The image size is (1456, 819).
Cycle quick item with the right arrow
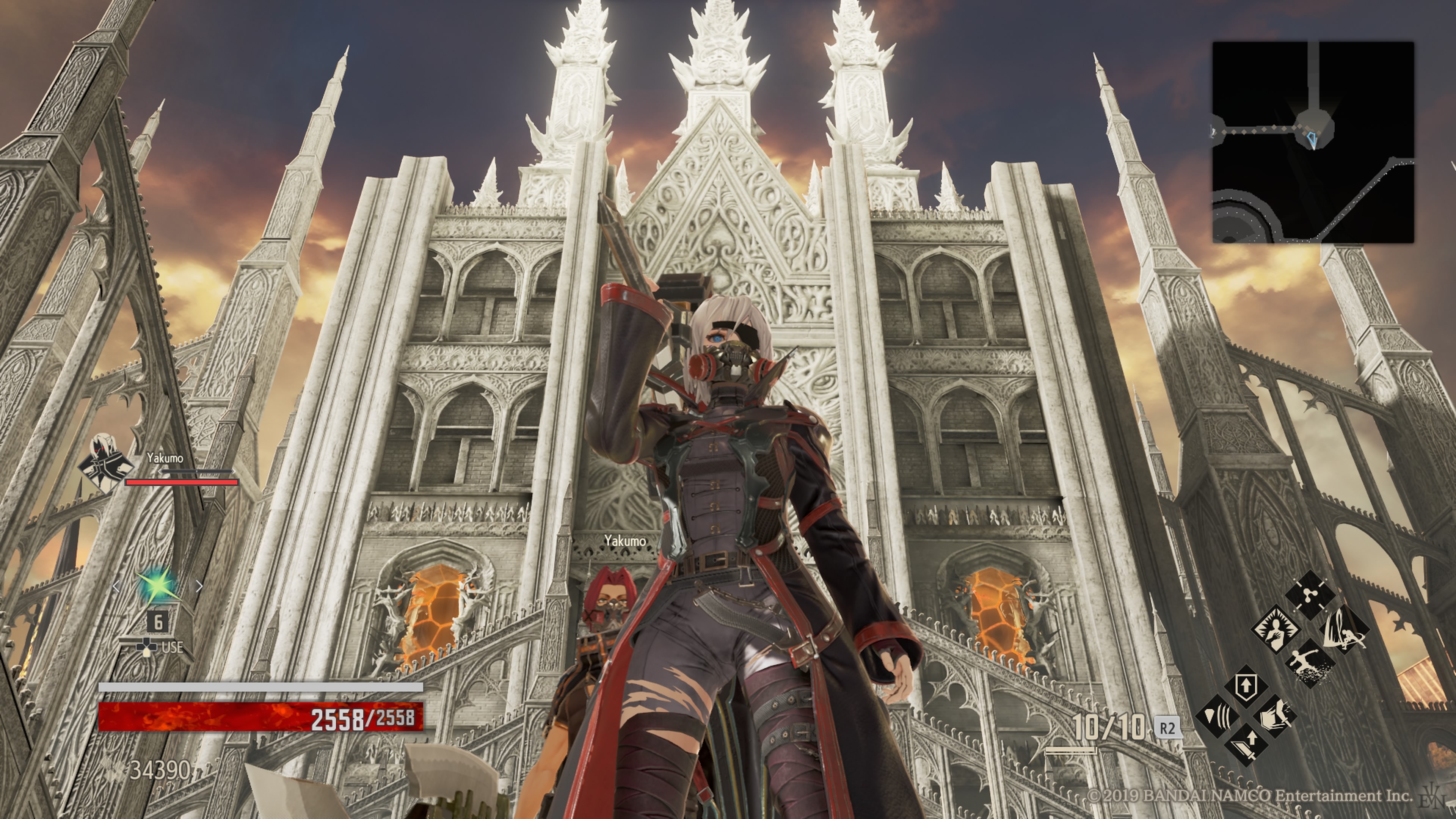[199, 587]
